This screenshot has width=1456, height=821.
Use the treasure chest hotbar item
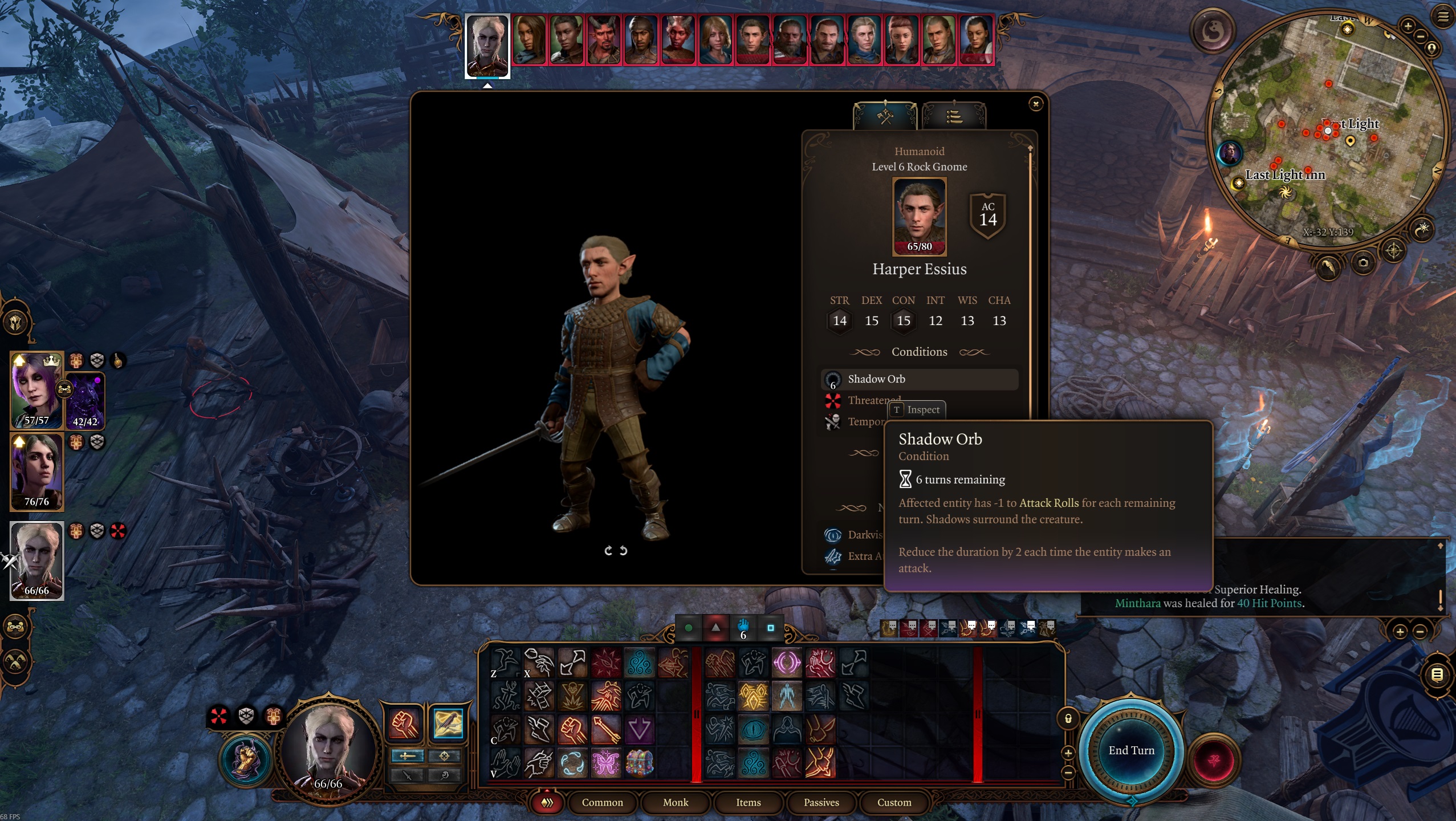point(639,762)
